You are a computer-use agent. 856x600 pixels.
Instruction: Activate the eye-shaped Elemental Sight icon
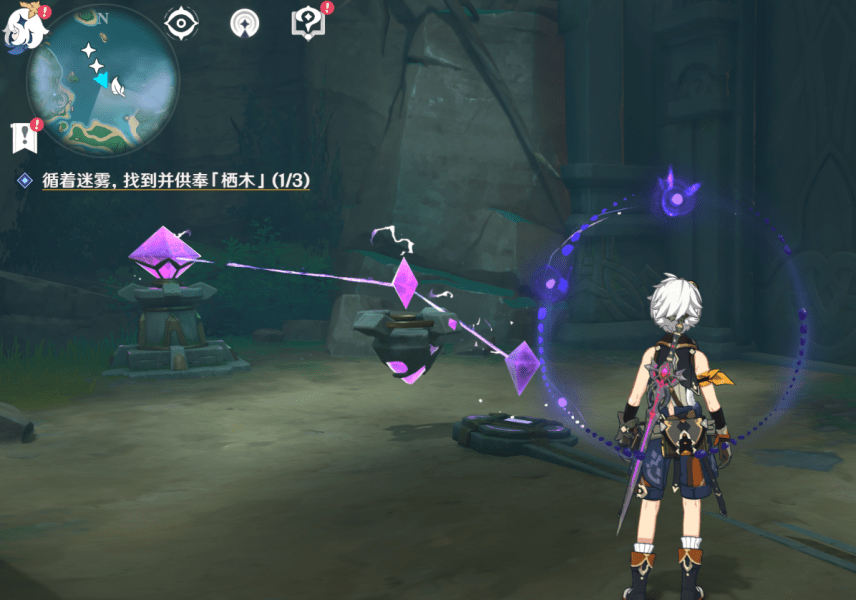pyautogui.click(x=181, y=22)
